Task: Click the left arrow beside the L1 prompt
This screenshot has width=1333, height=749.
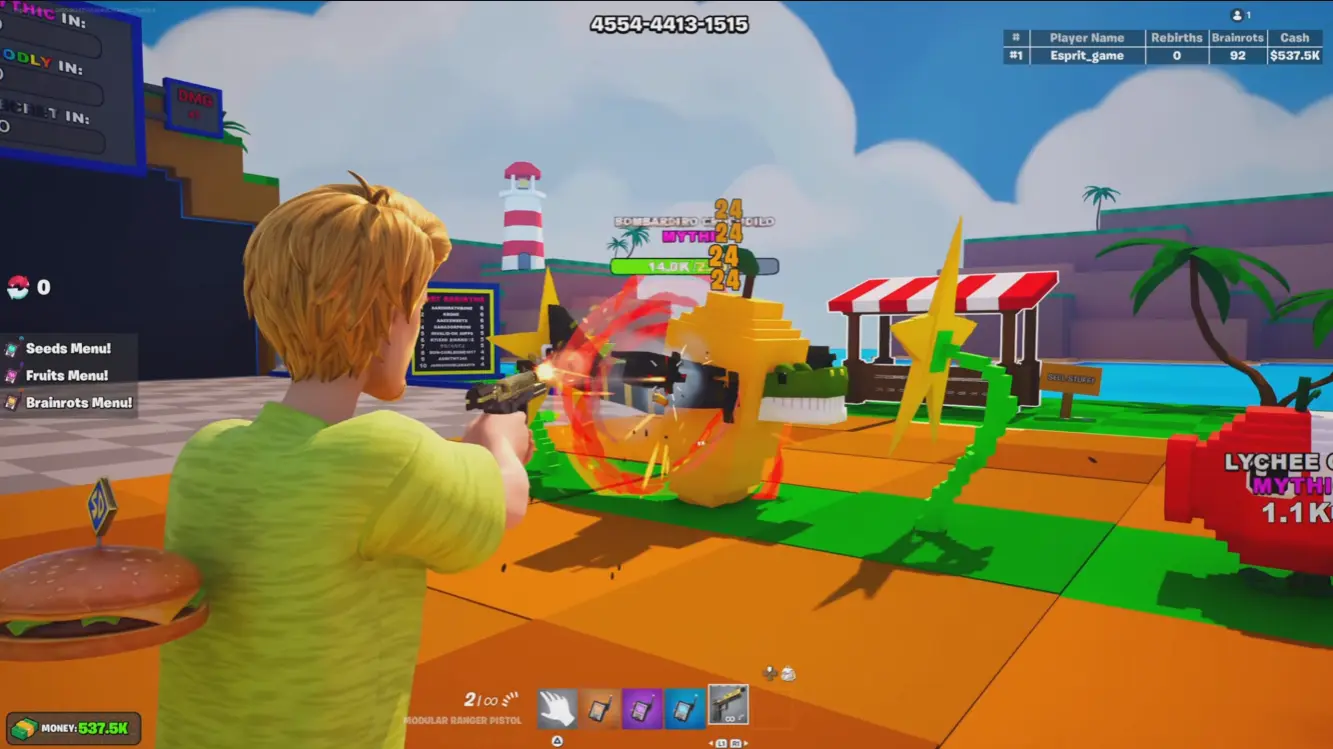Action: (712, 742)
